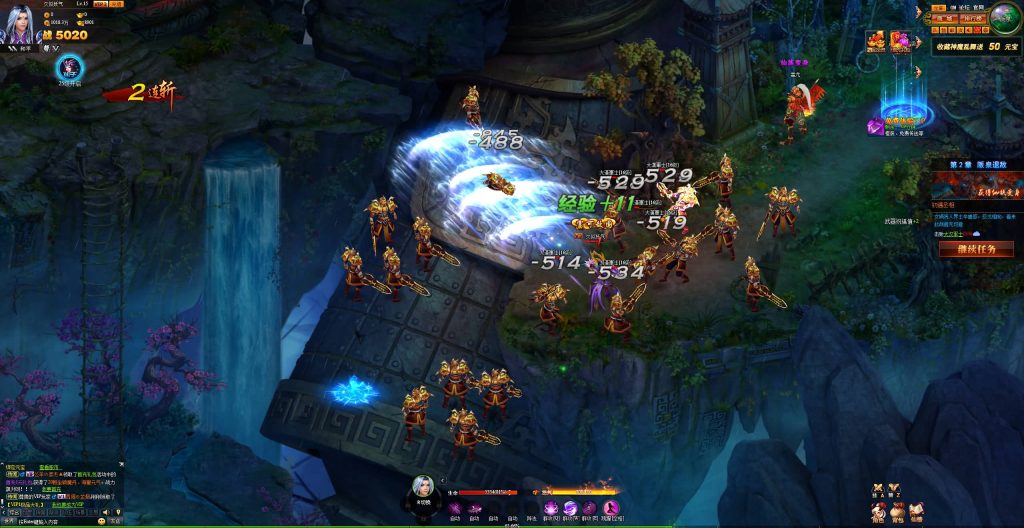Viewport: 1024px width, 528px height.
Task: Click the pink chest event icon
Action: coord(899,42)
